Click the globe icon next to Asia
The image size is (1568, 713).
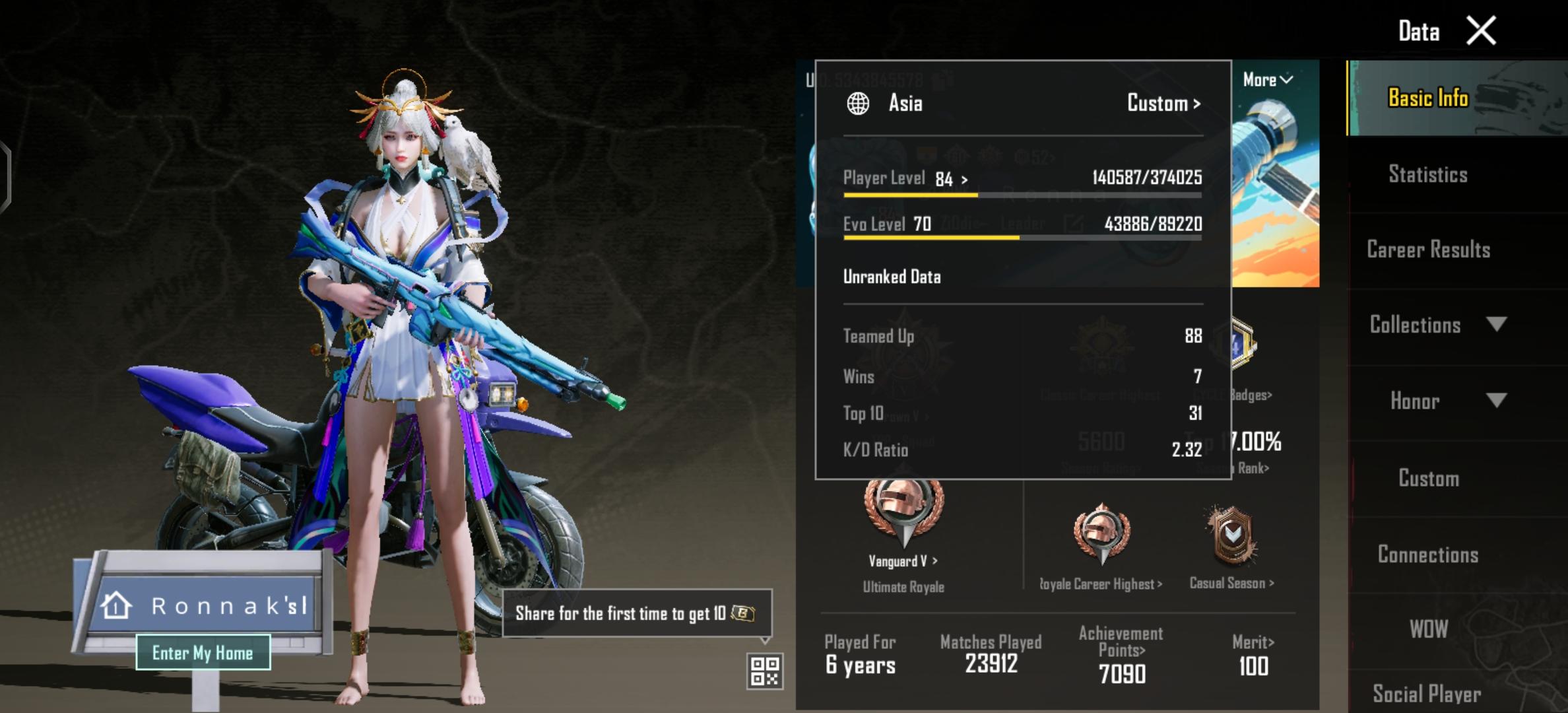point(859,102)
